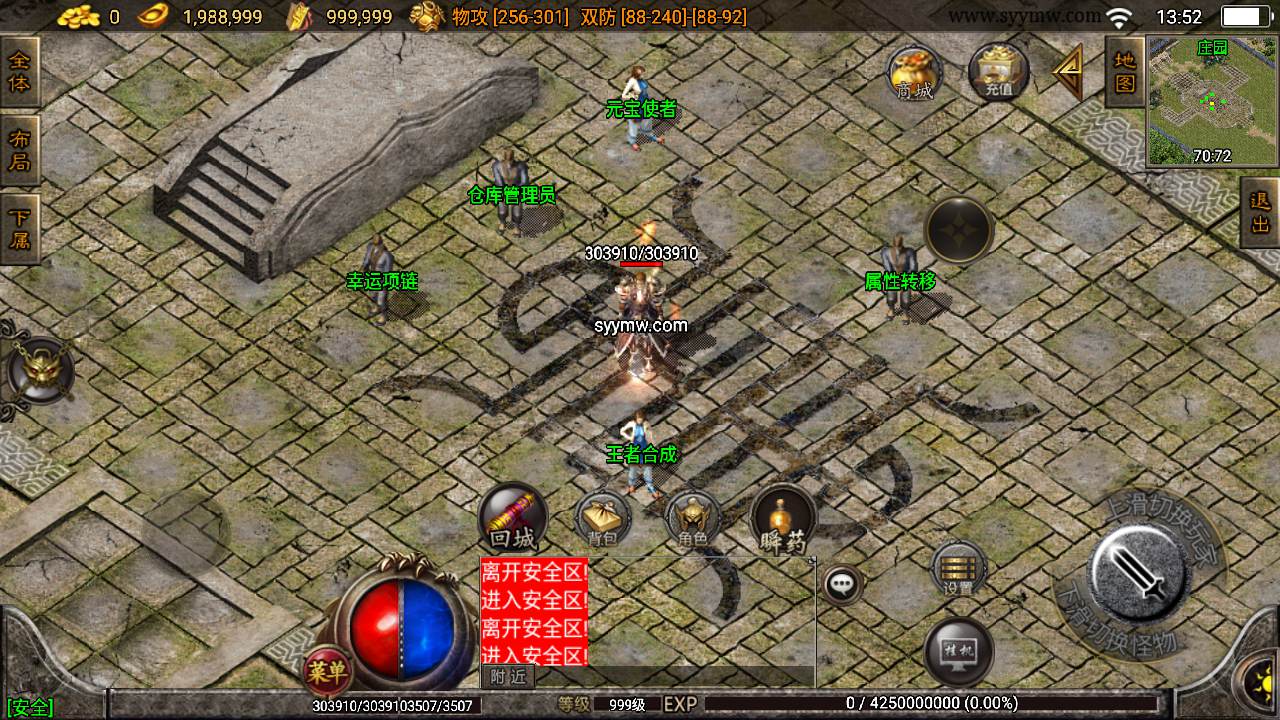Select the 全体 tab on left edge
1280x720 pixels.
tap(19, 71)
